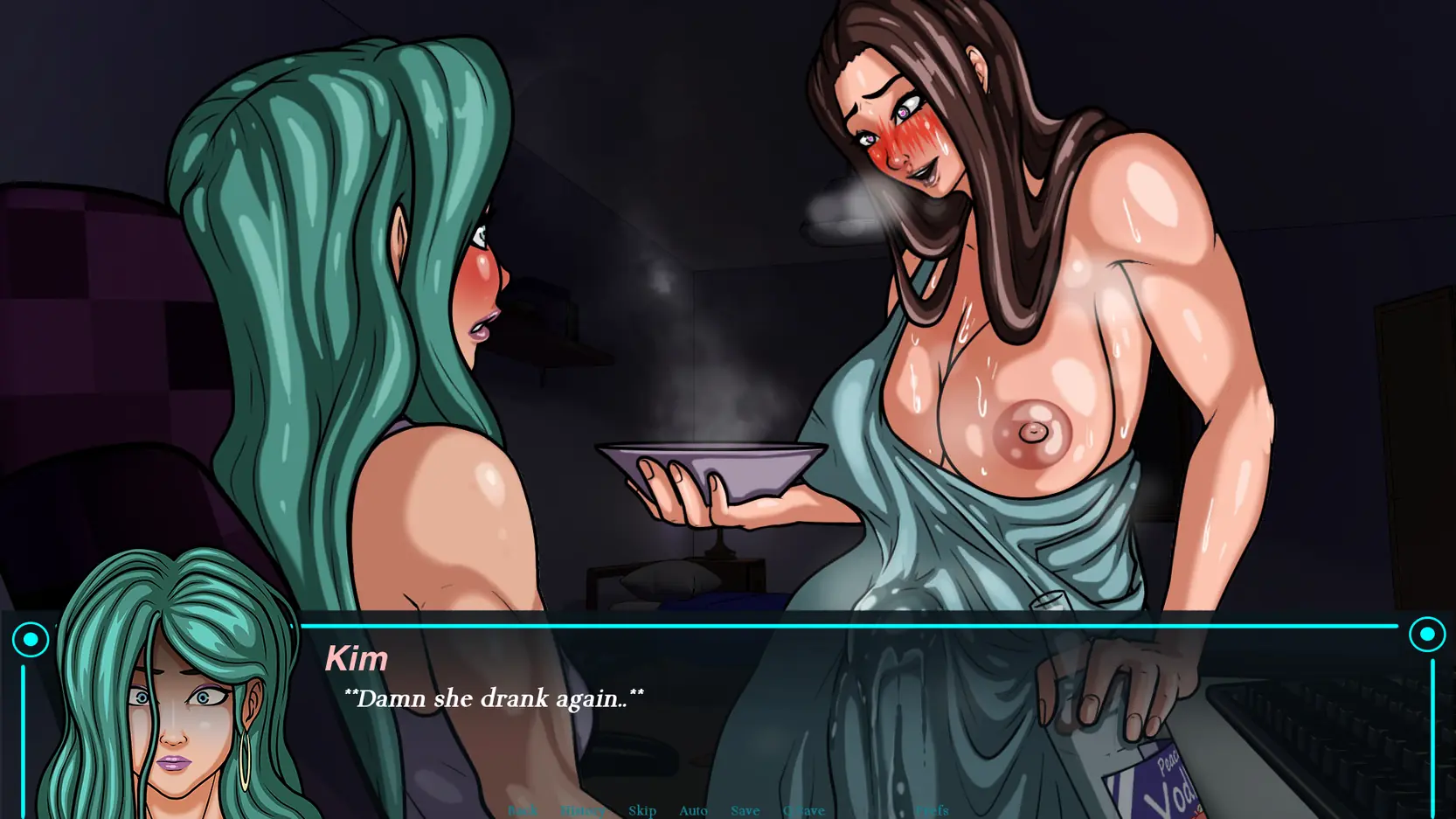Enable Auto-forward text mode
The image size is (1456, 819).
(x=693, y=811)
